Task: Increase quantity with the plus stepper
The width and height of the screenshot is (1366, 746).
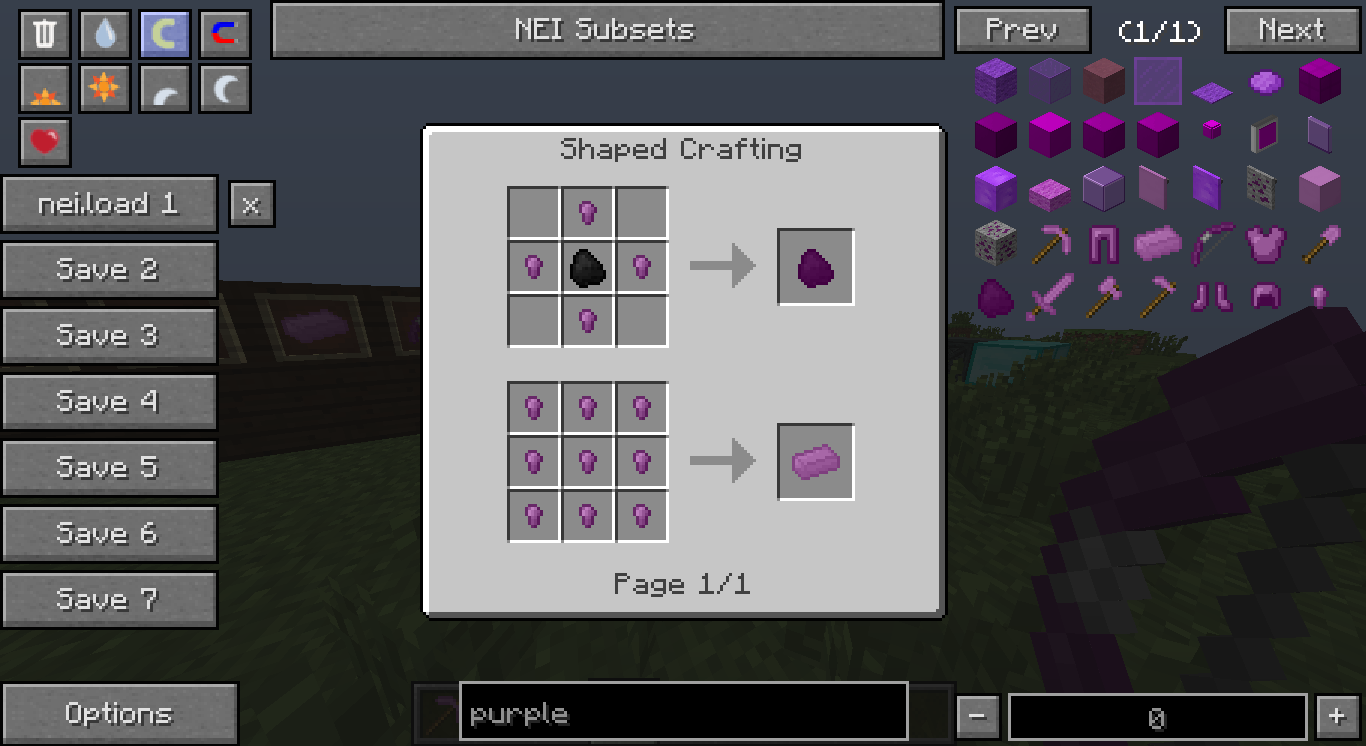Action: tap(1336, 716)
